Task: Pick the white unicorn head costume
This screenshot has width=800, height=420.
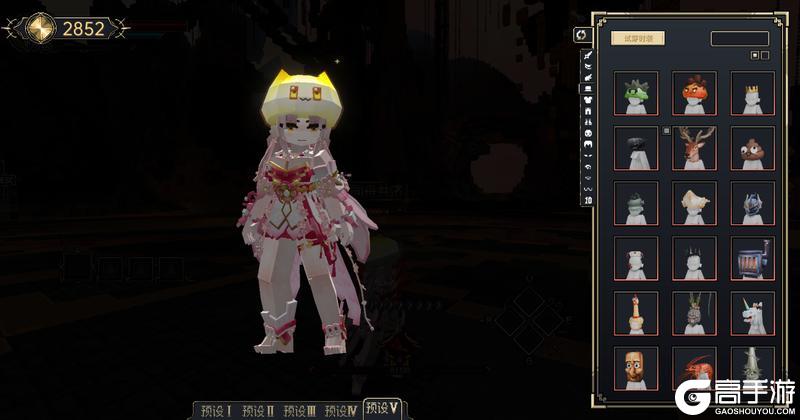Action: [x=752, y=314]
